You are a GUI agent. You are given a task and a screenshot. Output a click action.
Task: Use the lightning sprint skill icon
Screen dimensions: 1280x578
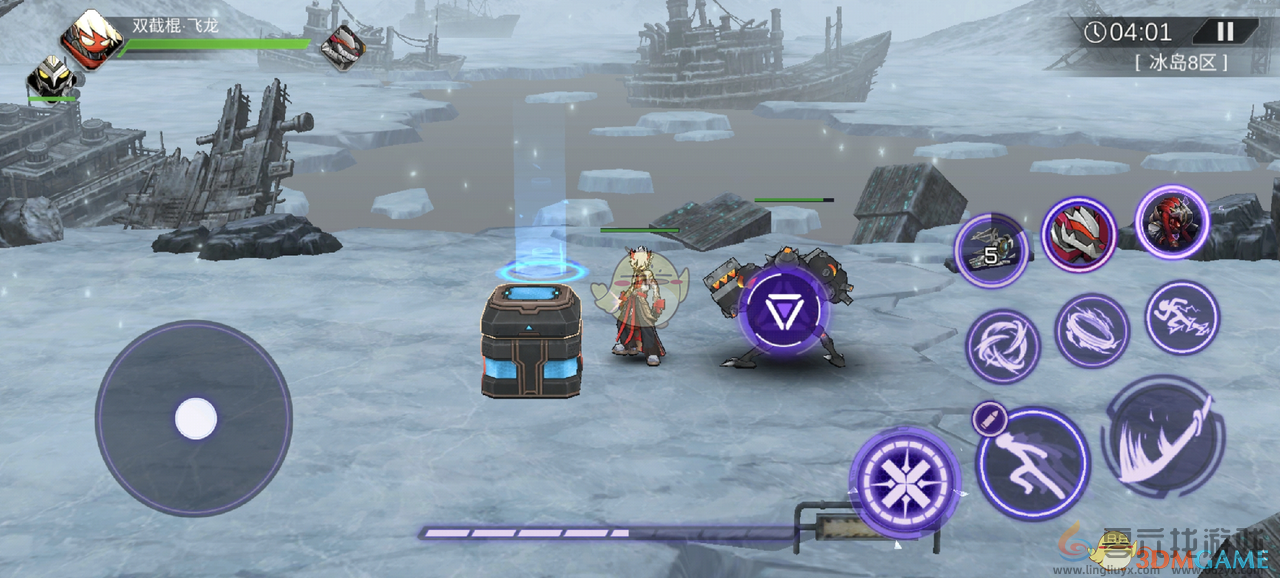pyautogui.click(x=1182, y=318)
